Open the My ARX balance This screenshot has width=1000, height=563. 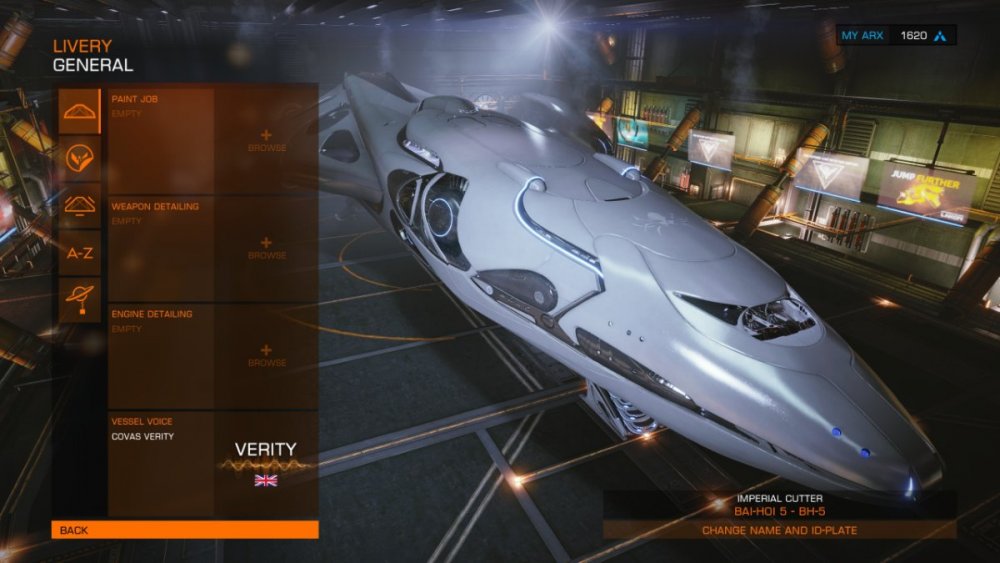coord(896,36)
